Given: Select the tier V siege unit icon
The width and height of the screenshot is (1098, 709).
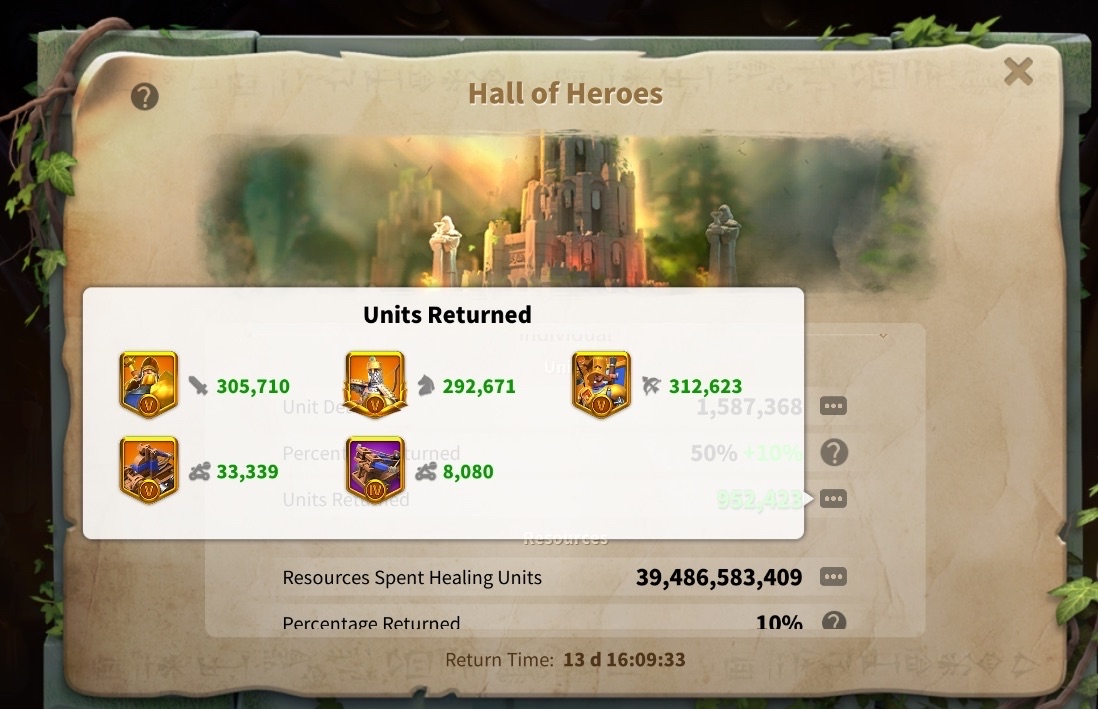Looking at the screenshot, I should click(x=148, y=469).
